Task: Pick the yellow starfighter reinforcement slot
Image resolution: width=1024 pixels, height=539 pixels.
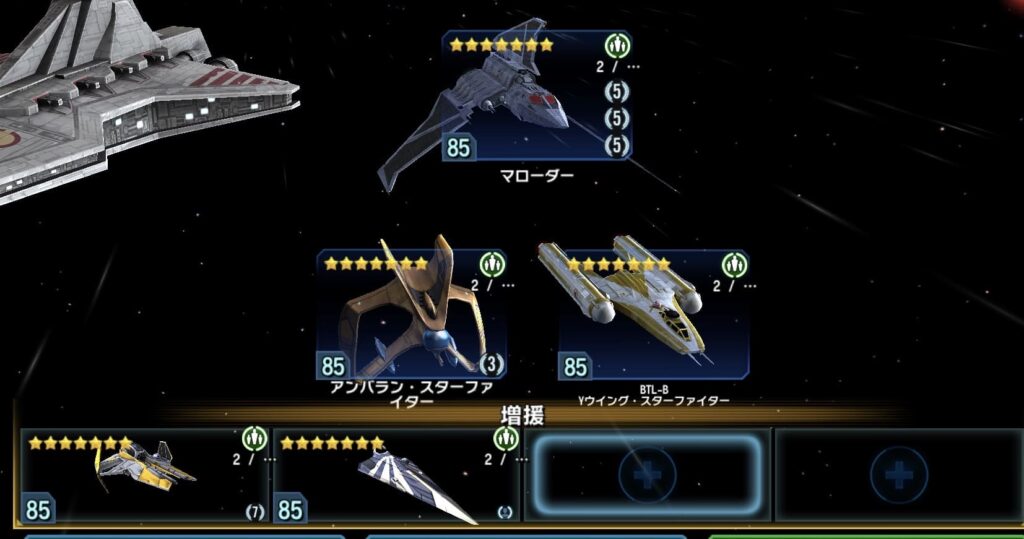Action: pos(145,475)
